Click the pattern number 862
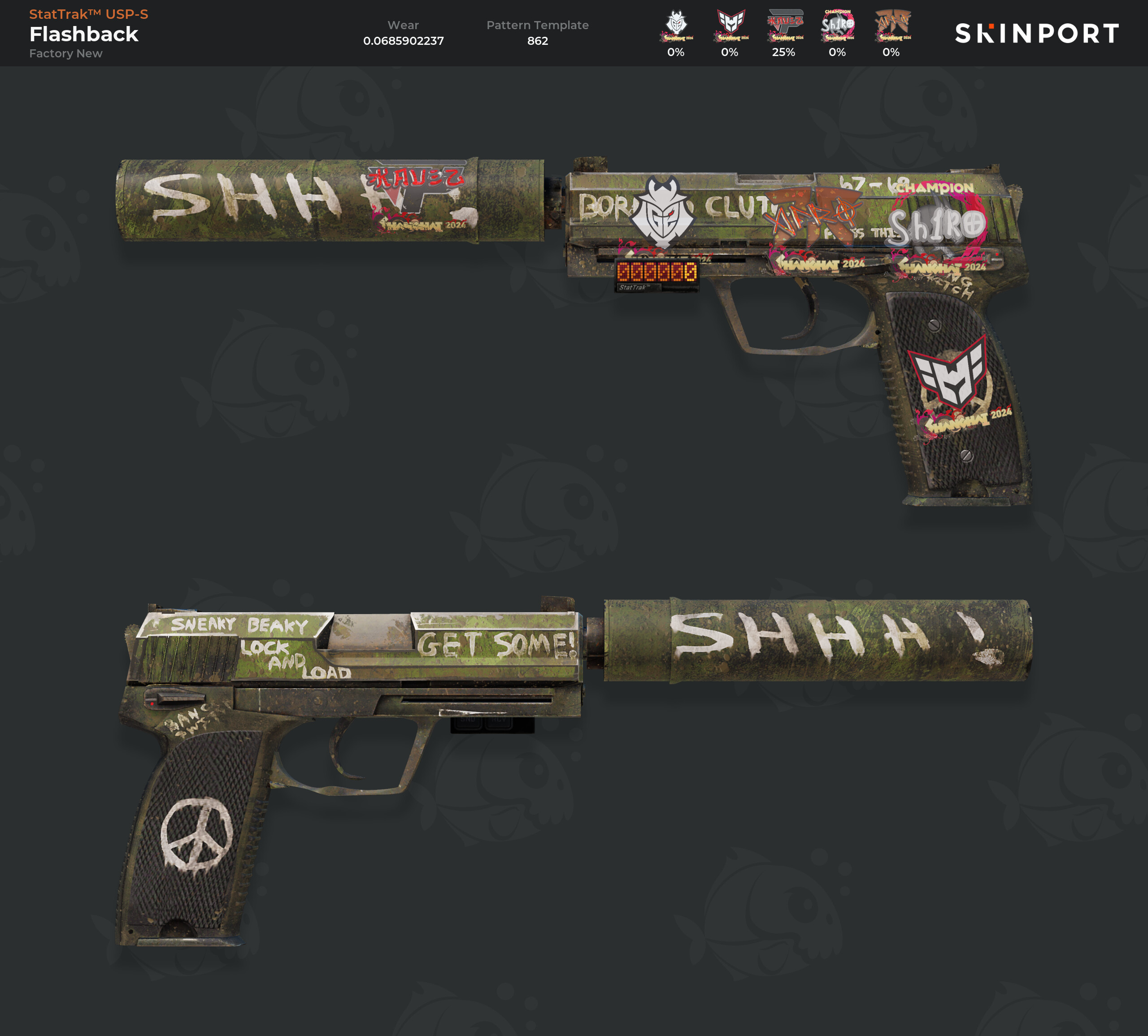Viewport: 1148px width, 1036px height. coord(539,41)
